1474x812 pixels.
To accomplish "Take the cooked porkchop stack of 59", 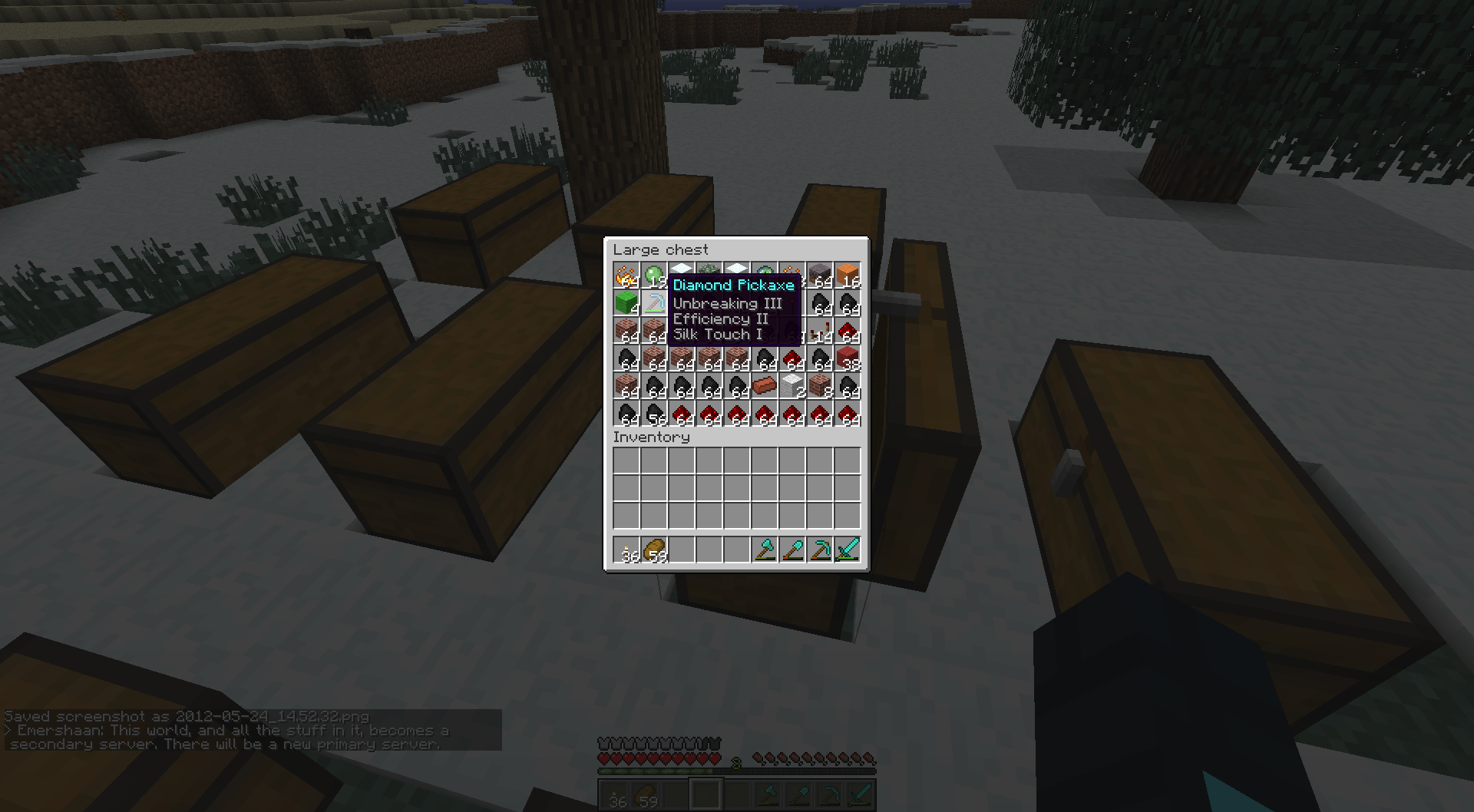I will (x=656, y=548).
